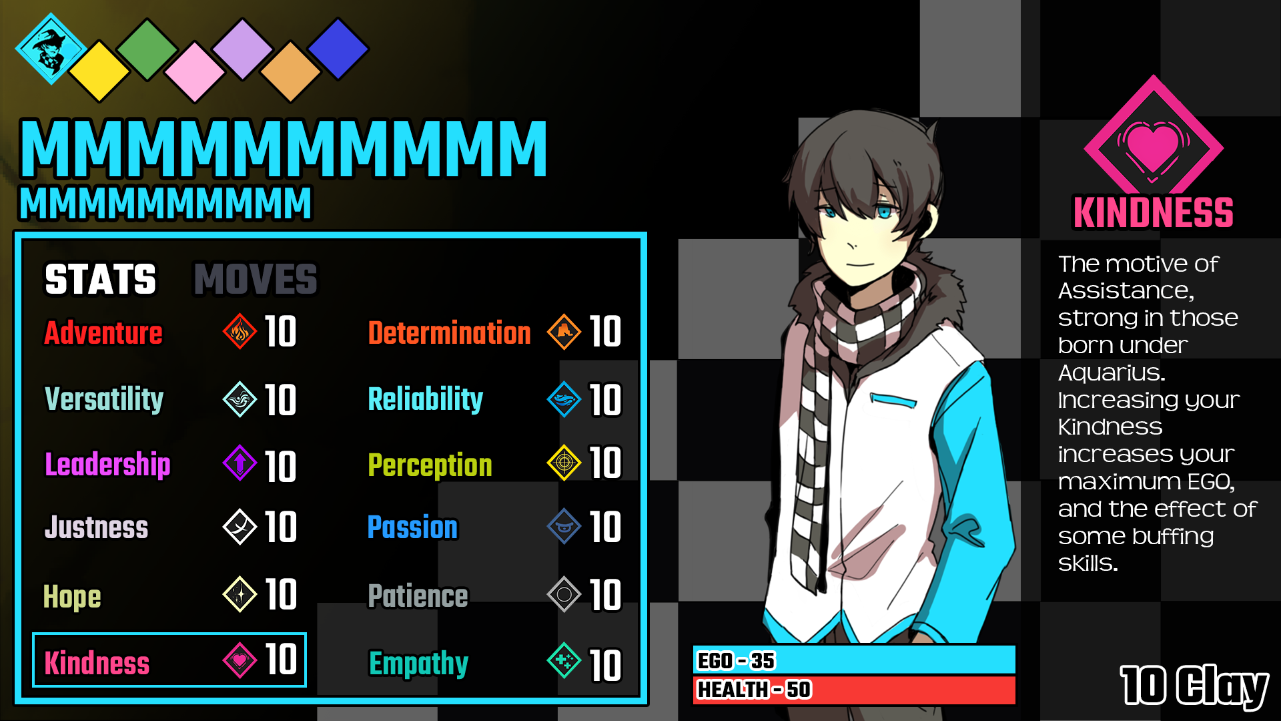
Task: Switch to the Moves tab
Action: click(x=255, y=281)
